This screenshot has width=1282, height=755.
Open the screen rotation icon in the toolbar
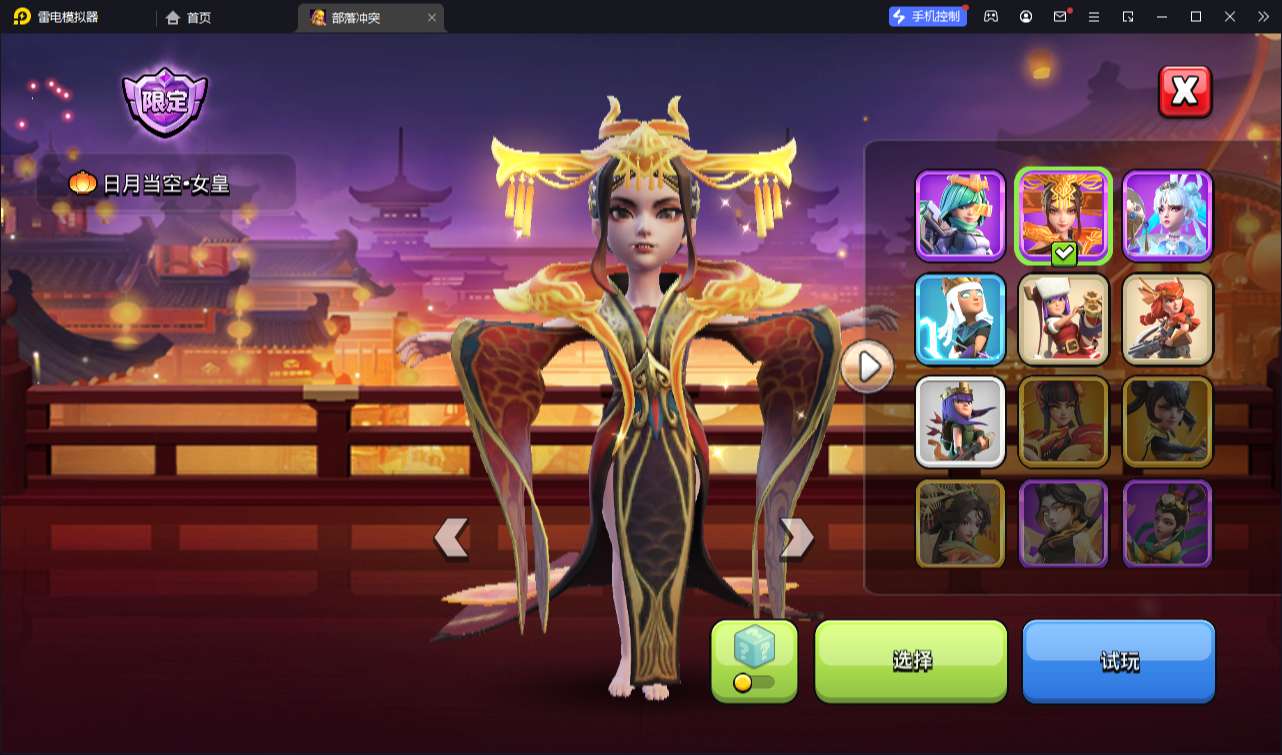click(1129, 16)
